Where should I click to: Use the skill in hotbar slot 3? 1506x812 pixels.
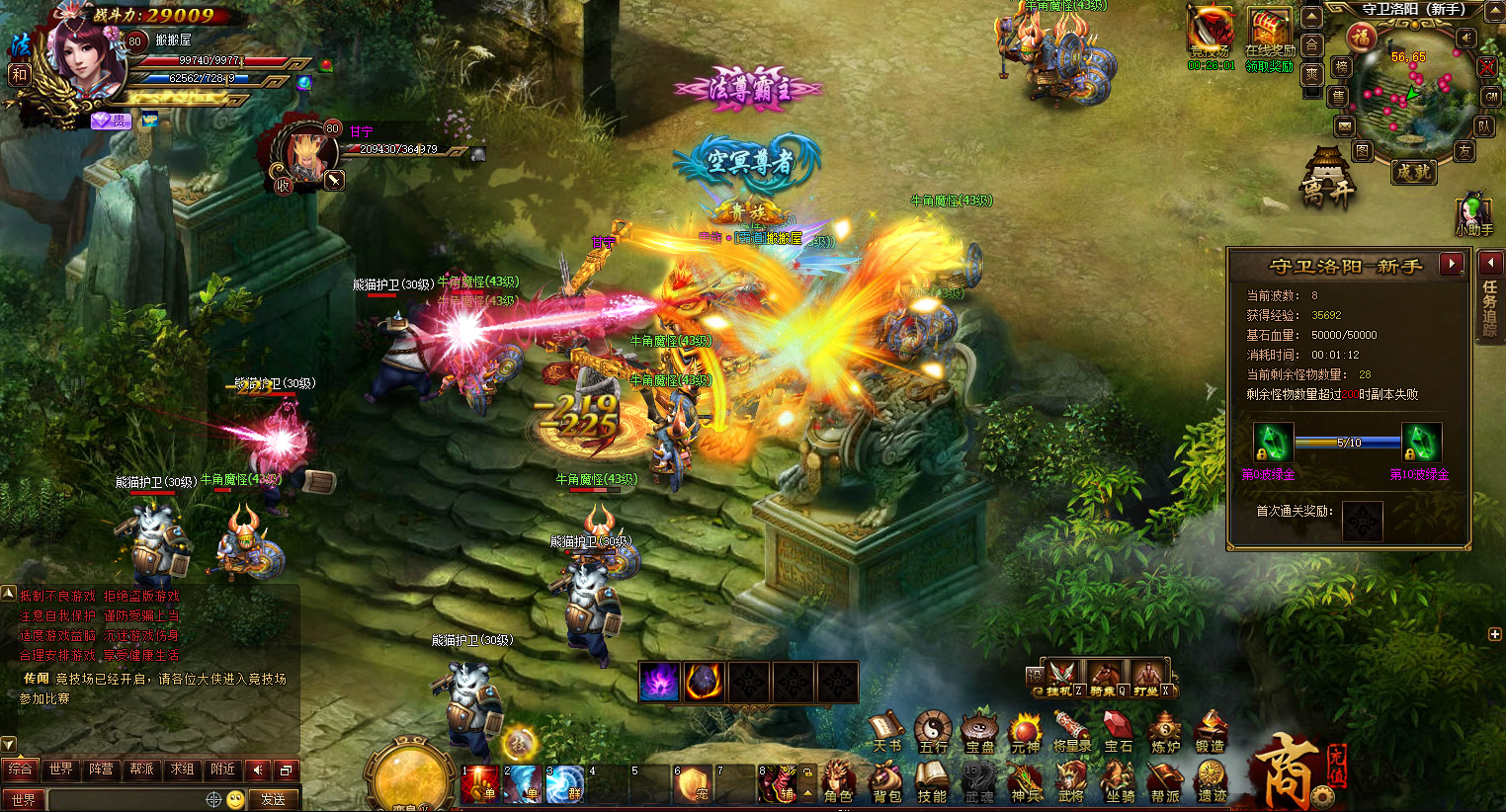pyautogui.click(x=565, y=783)
